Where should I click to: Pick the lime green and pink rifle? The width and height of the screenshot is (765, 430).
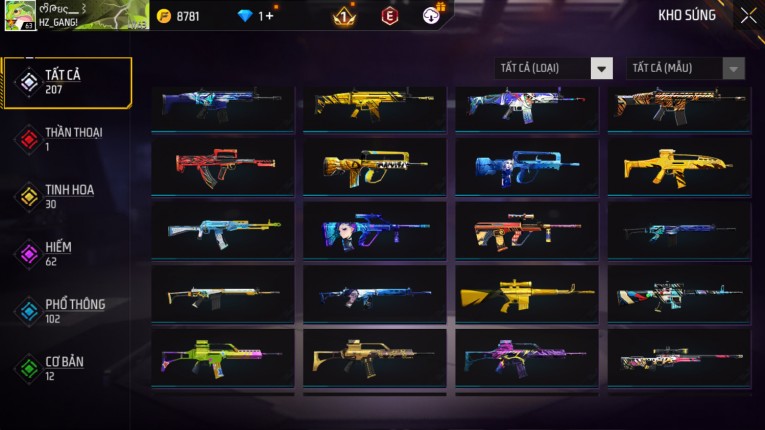click(x=223, y=357)
